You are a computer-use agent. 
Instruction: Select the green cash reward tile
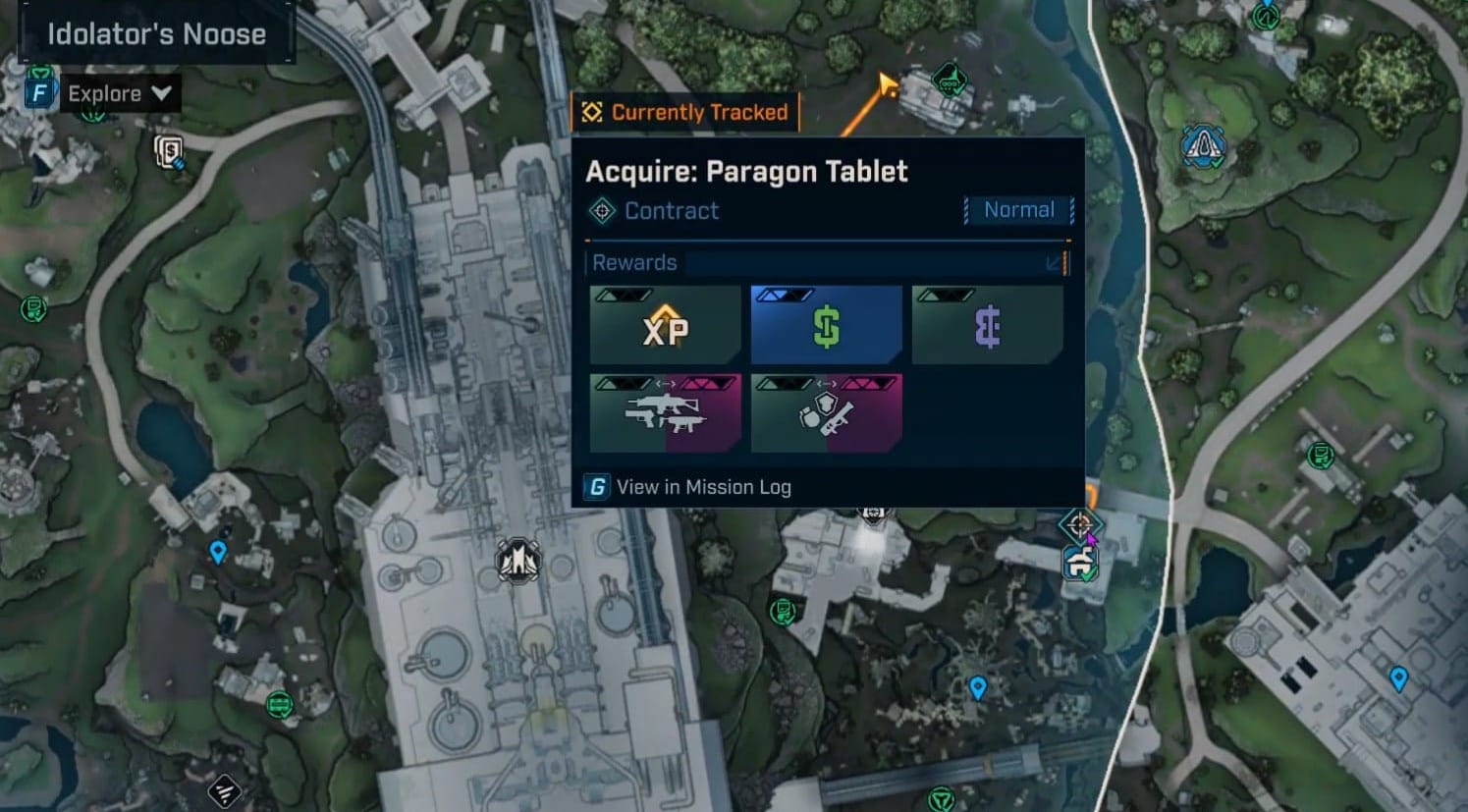click(x=826, y=326)
